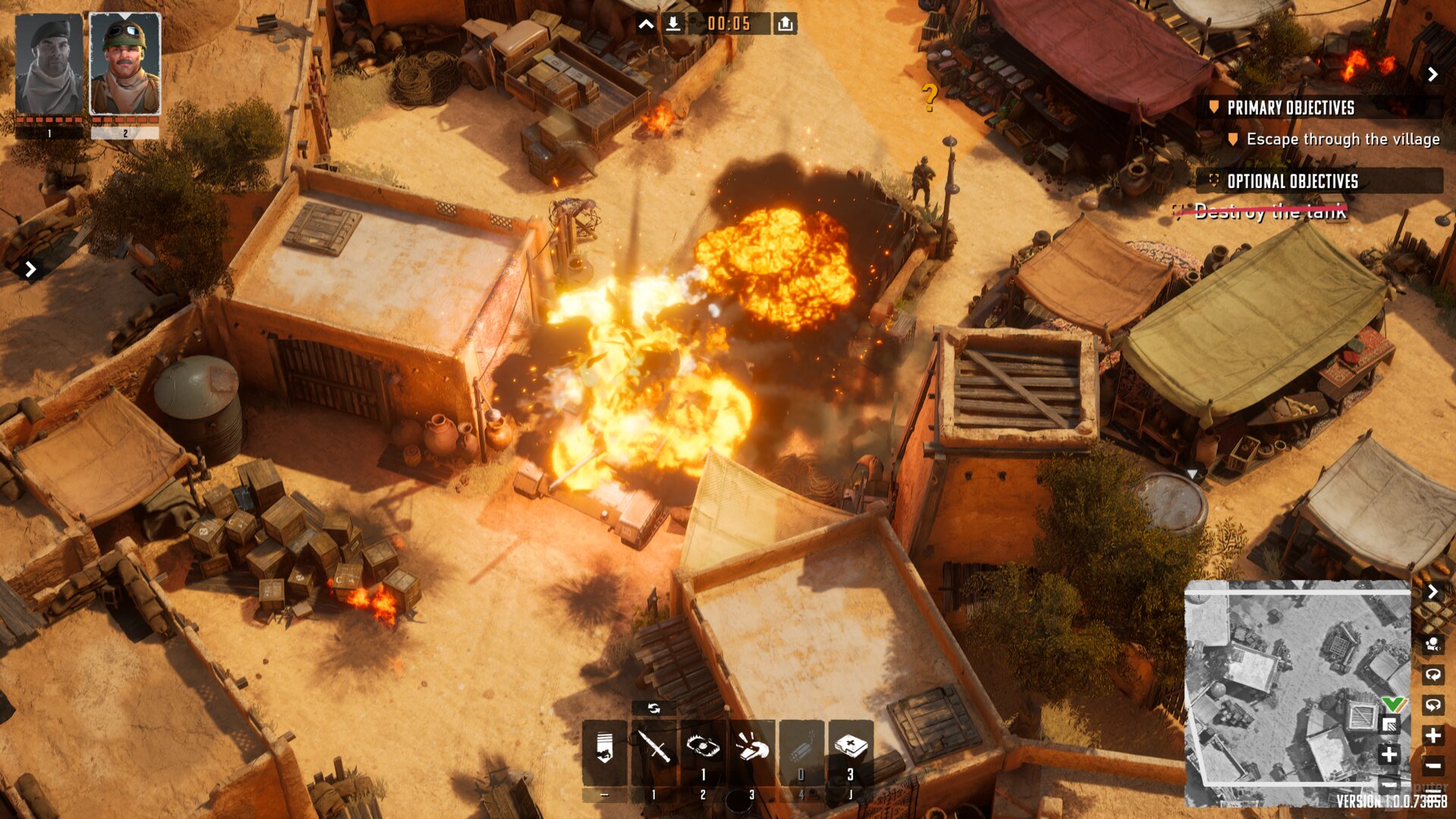The height and width of the screenshot is (819, 1456).
Task: Click the PRIMARY OBJECTIVES header
Action: [x=1291, y=108]
